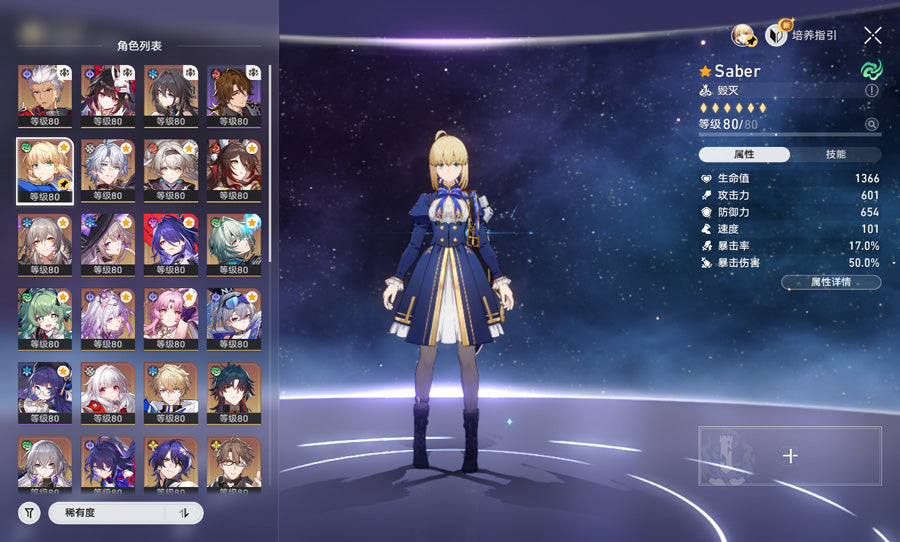This screenshot has height=542, width=900.
Task: Select the 属性 attributes tab
Action: tap(744, 155)
